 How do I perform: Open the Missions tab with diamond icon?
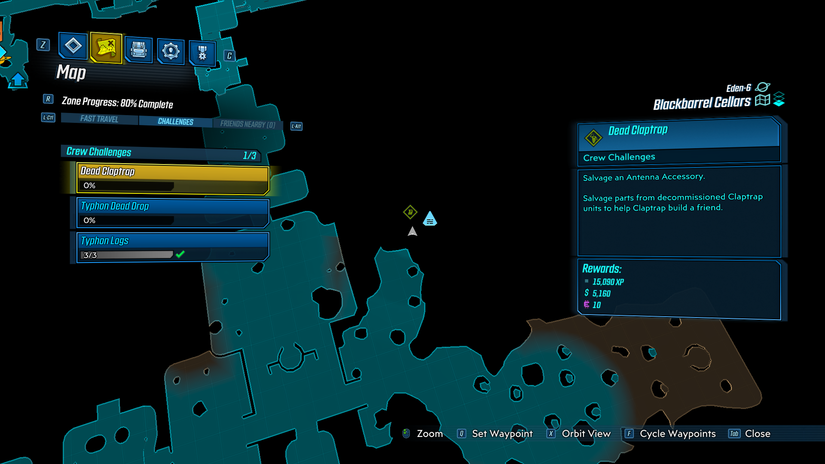[74, 46]
